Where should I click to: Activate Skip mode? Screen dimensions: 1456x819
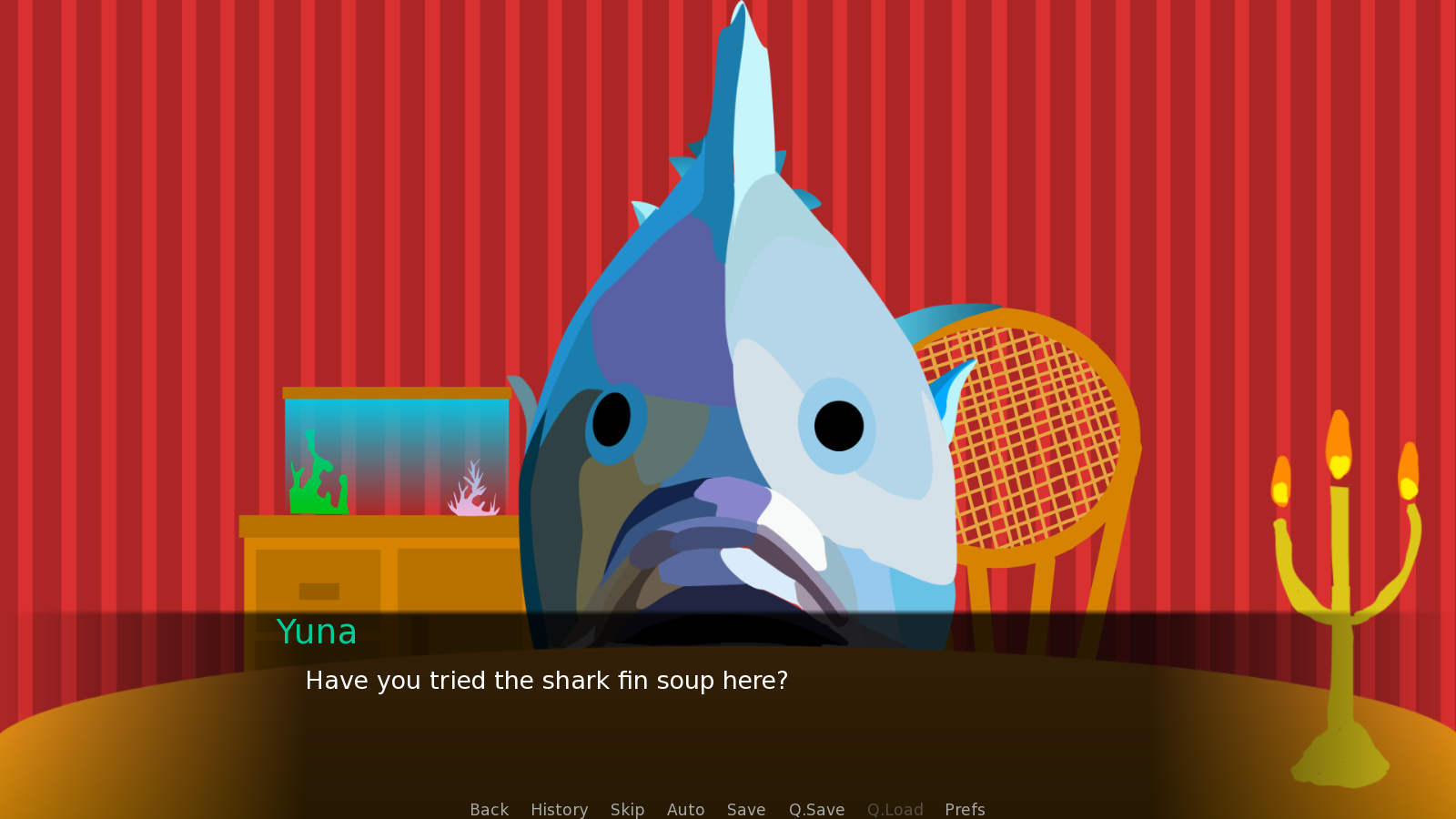[627, 809]
